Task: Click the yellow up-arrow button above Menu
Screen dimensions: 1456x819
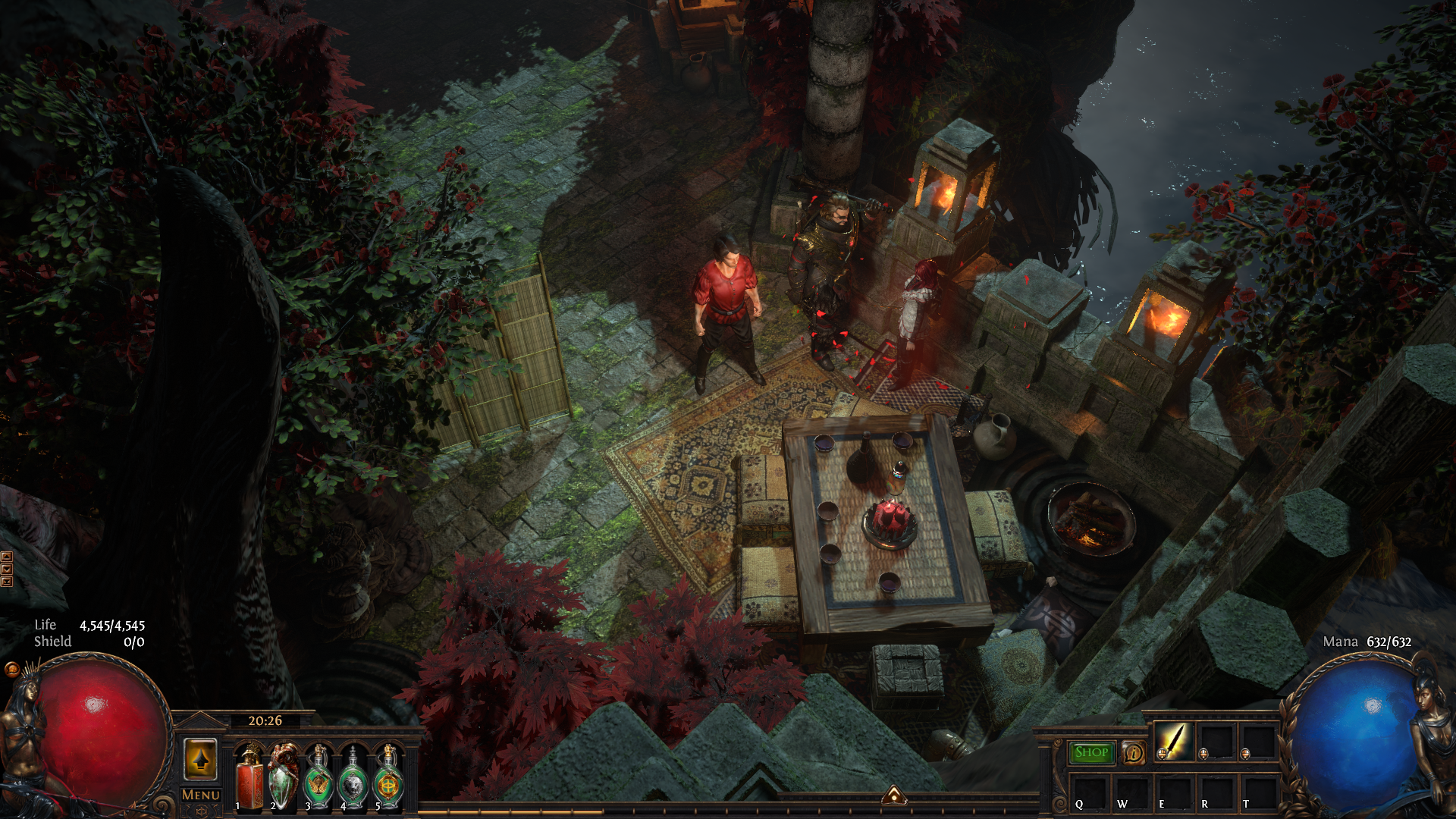Action: coord(200,759)
